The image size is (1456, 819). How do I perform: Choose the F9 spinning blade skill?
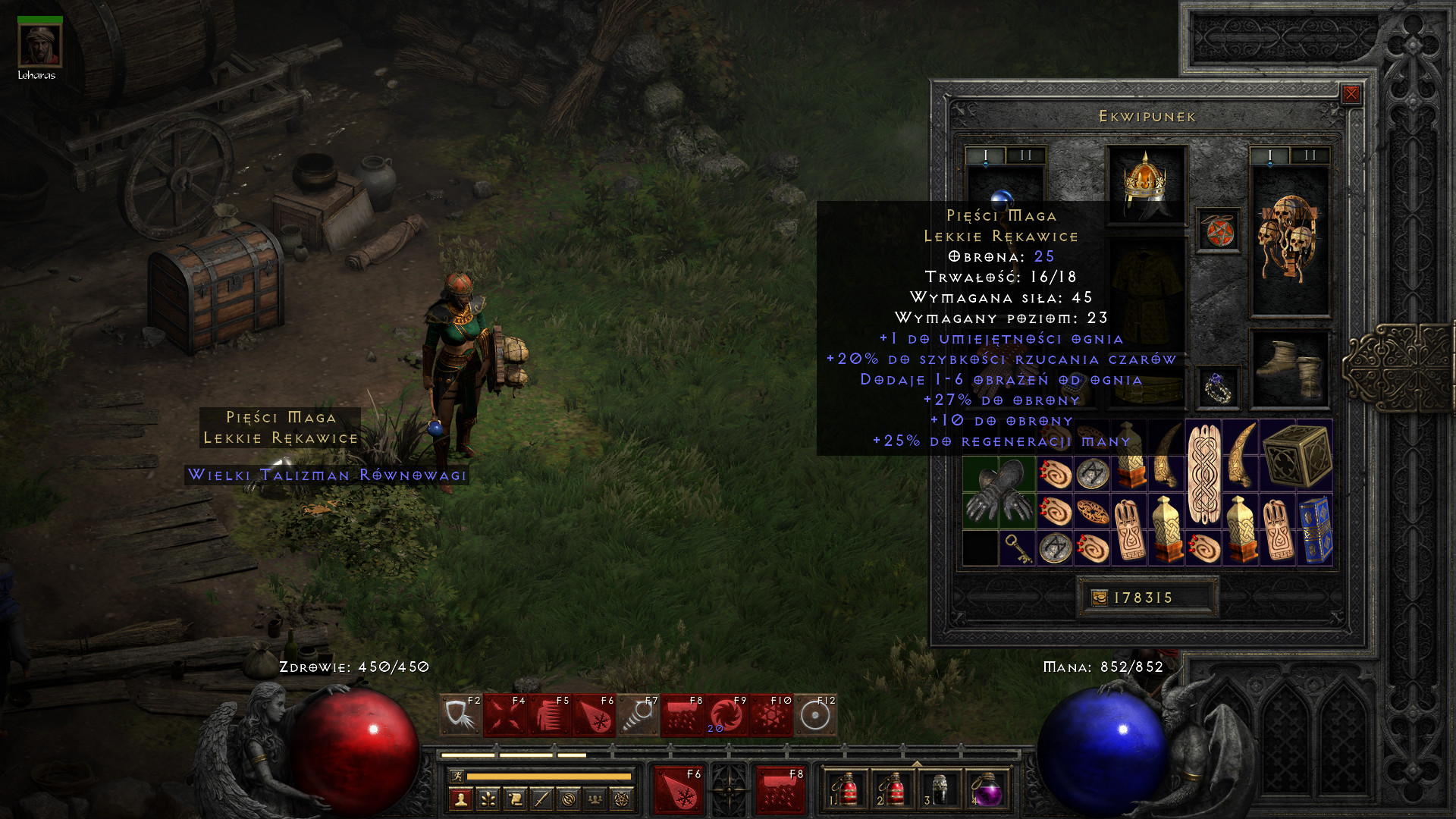coord(726,715)
